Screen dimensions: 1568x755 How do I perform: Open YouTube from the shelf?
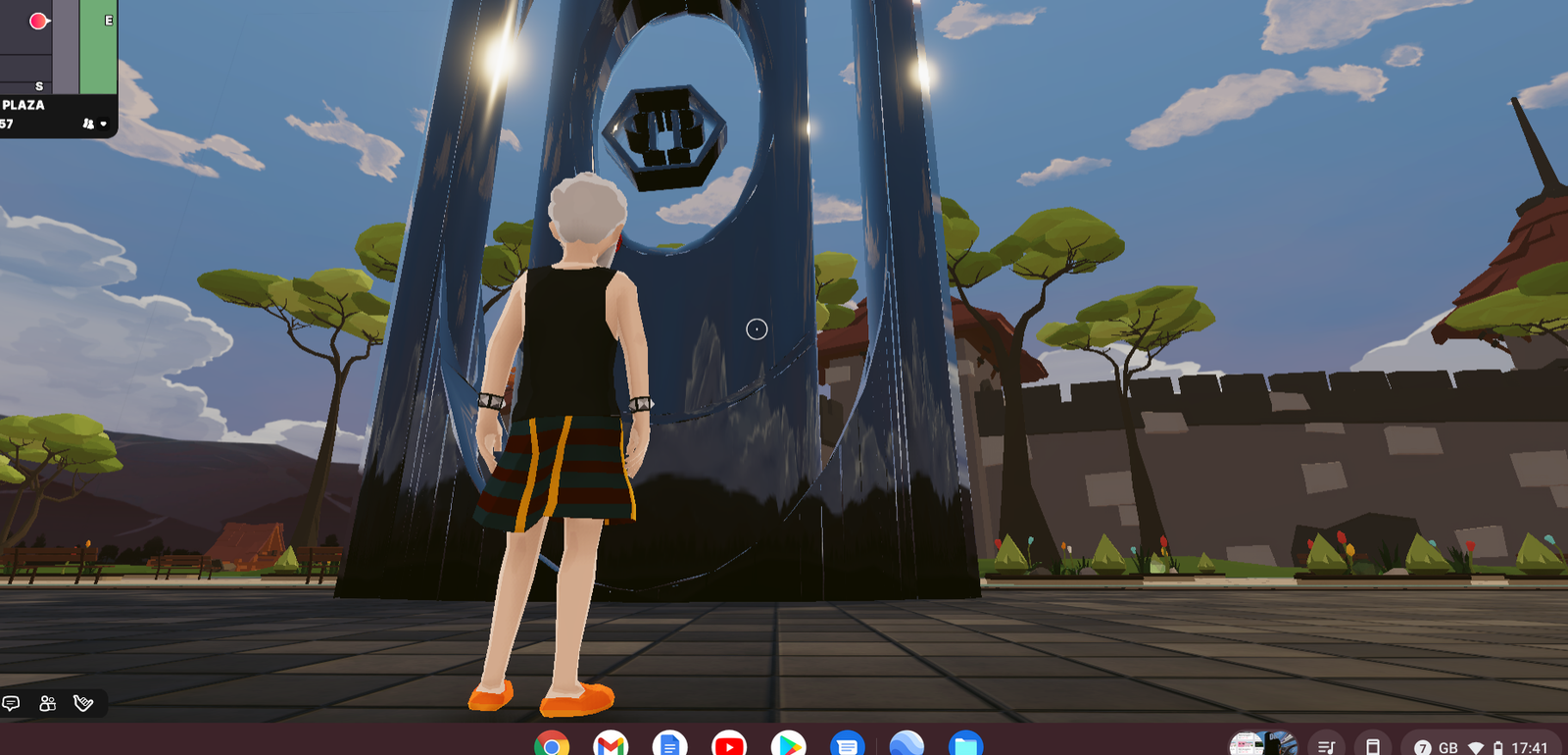(730, 746)
